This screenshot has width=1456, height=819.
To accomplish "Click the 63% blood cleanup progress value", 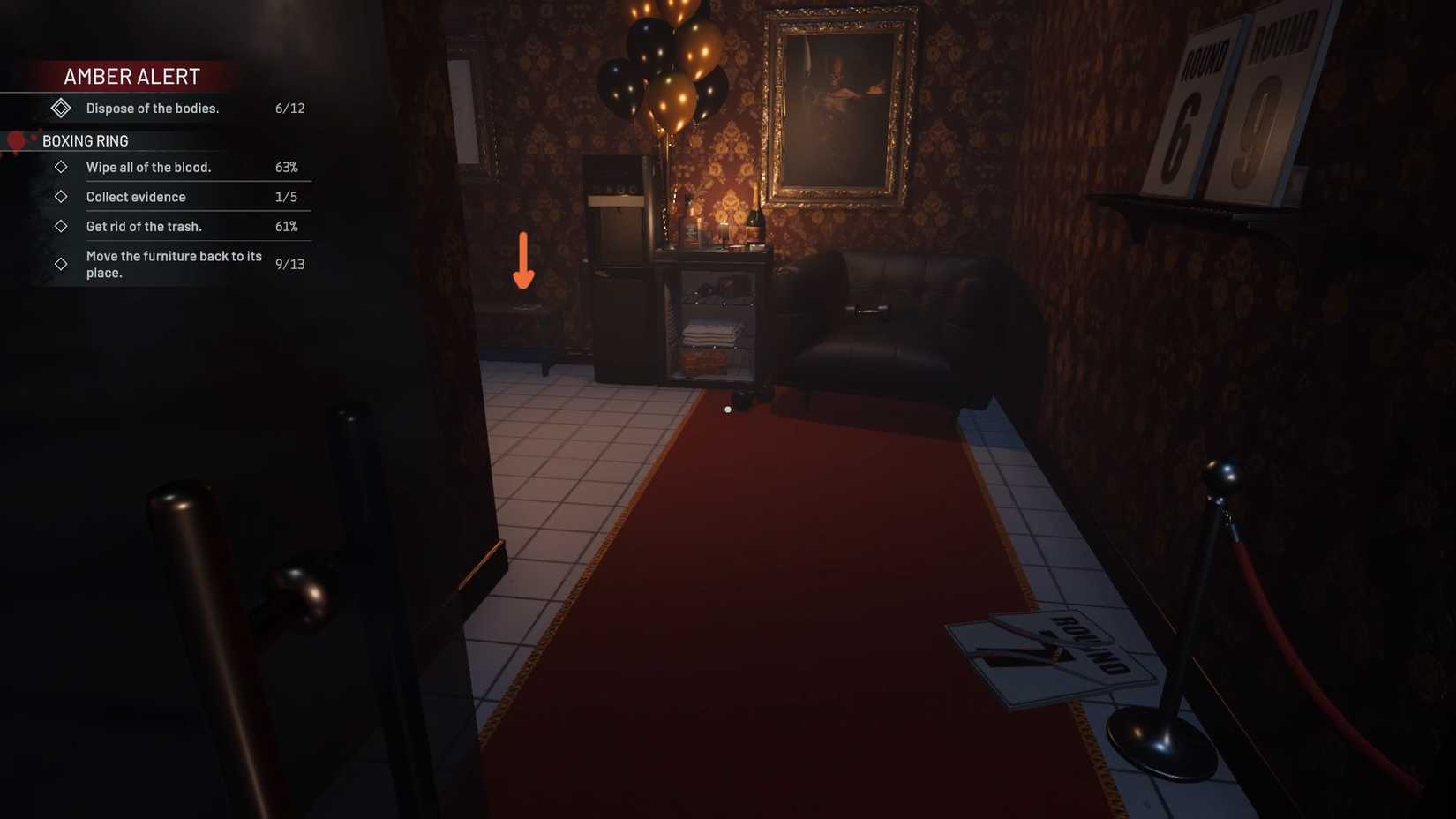I will click(x=289, y=167).
